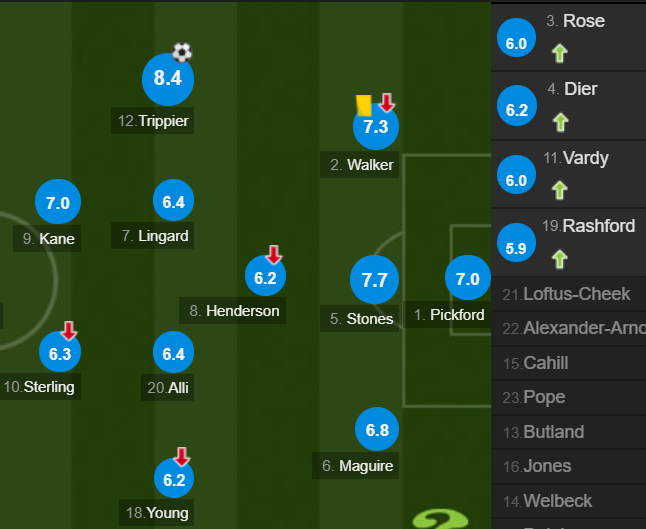Select Stones' 7.7 rating bubble
Image resolution: width=646 pixels, height=529 pixels.
coord(374,280)
